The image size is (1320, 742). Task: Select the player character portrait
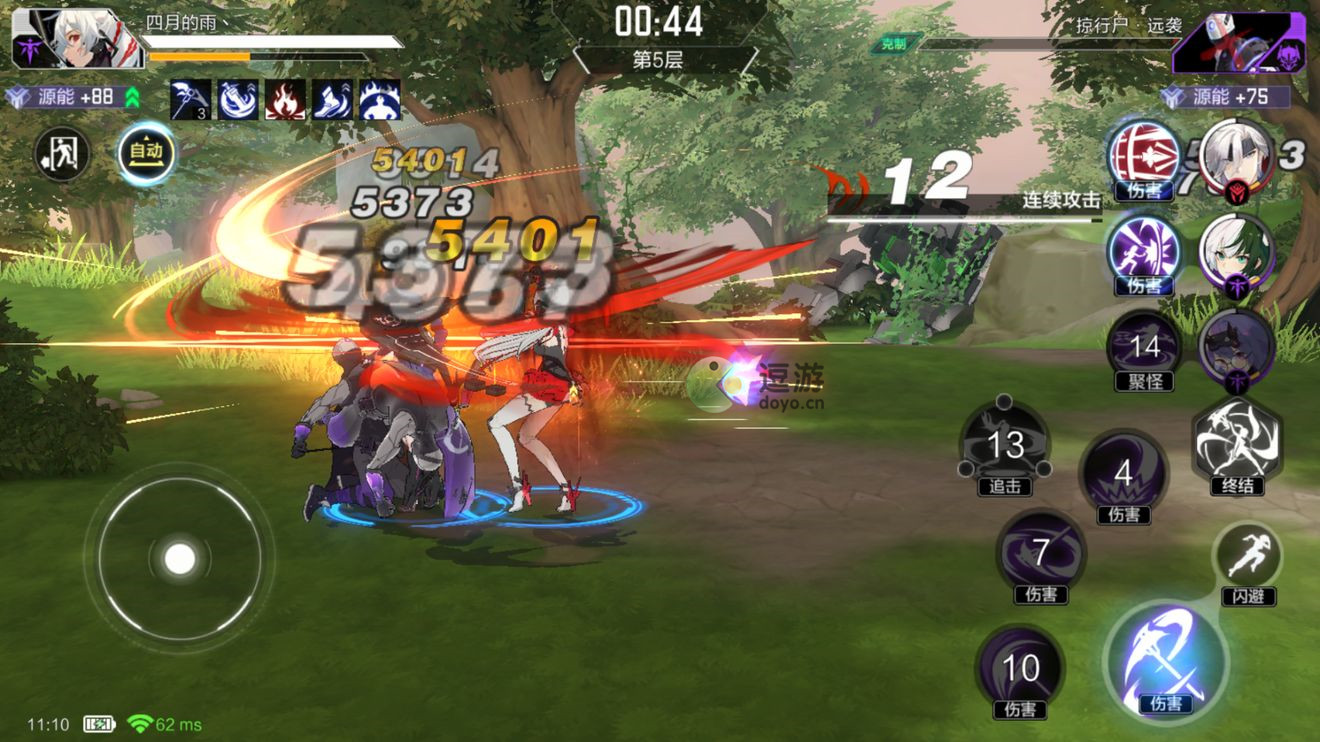[62, 40]
